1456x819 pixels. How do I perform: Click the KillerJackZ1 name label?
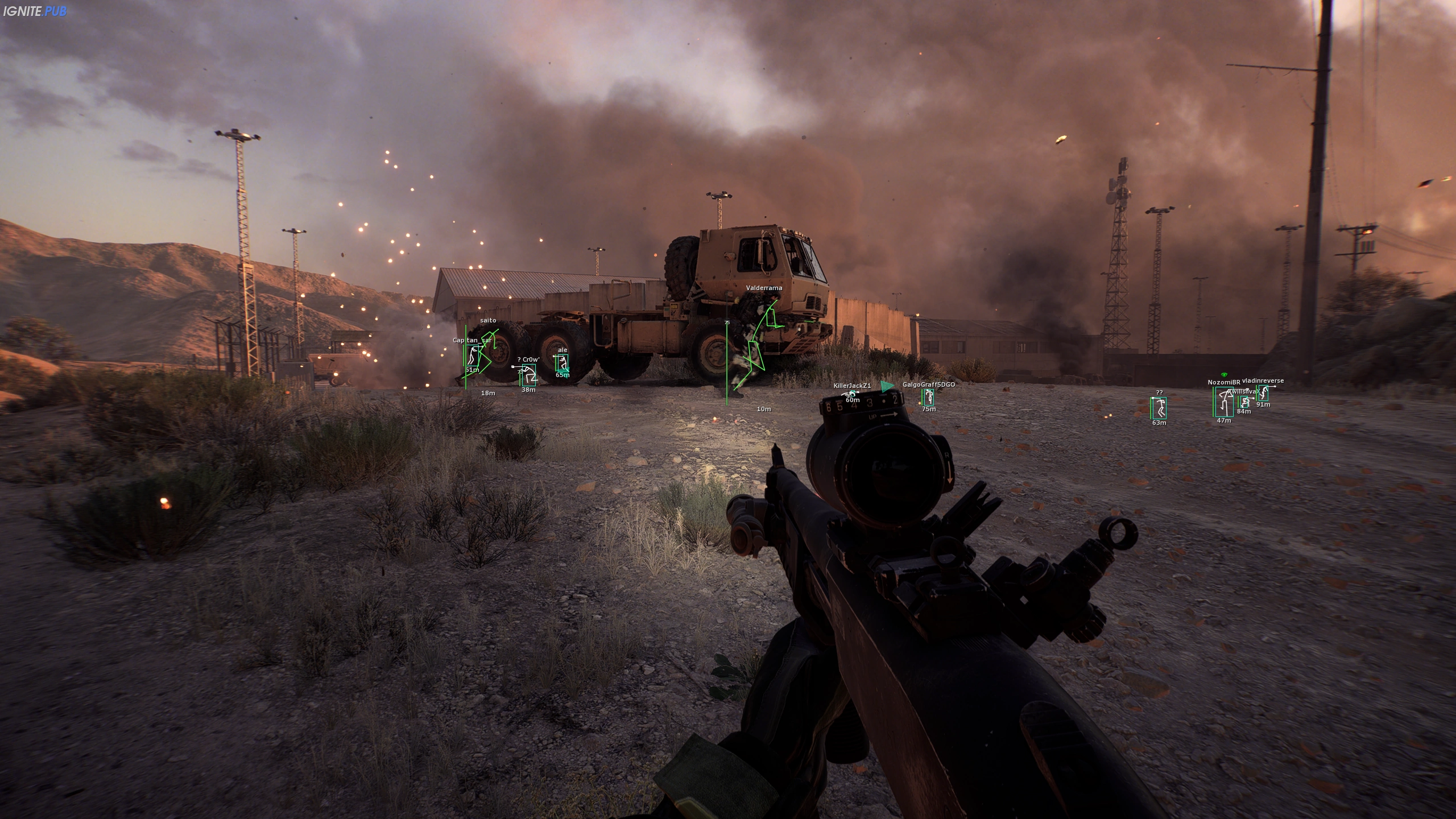coord(852,386)
